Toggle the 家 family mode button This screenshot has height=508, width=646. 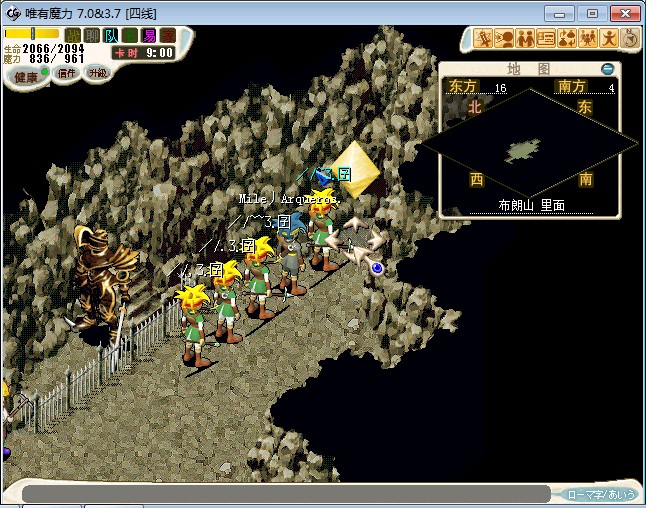click(x=166, y=36)
